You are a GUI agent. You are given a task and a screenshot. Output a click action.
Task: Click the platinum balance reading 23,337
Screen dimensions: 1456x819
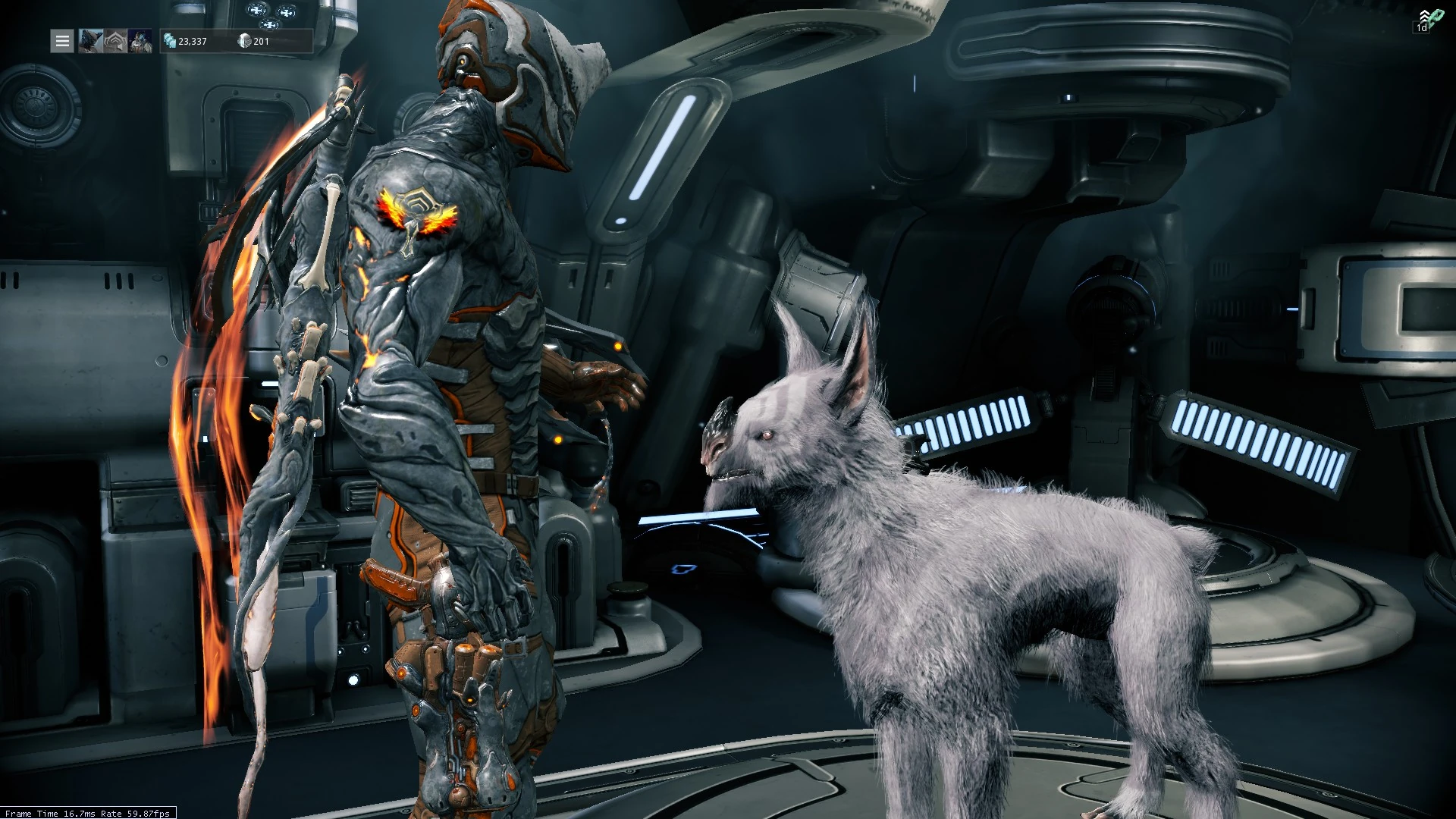191,42
